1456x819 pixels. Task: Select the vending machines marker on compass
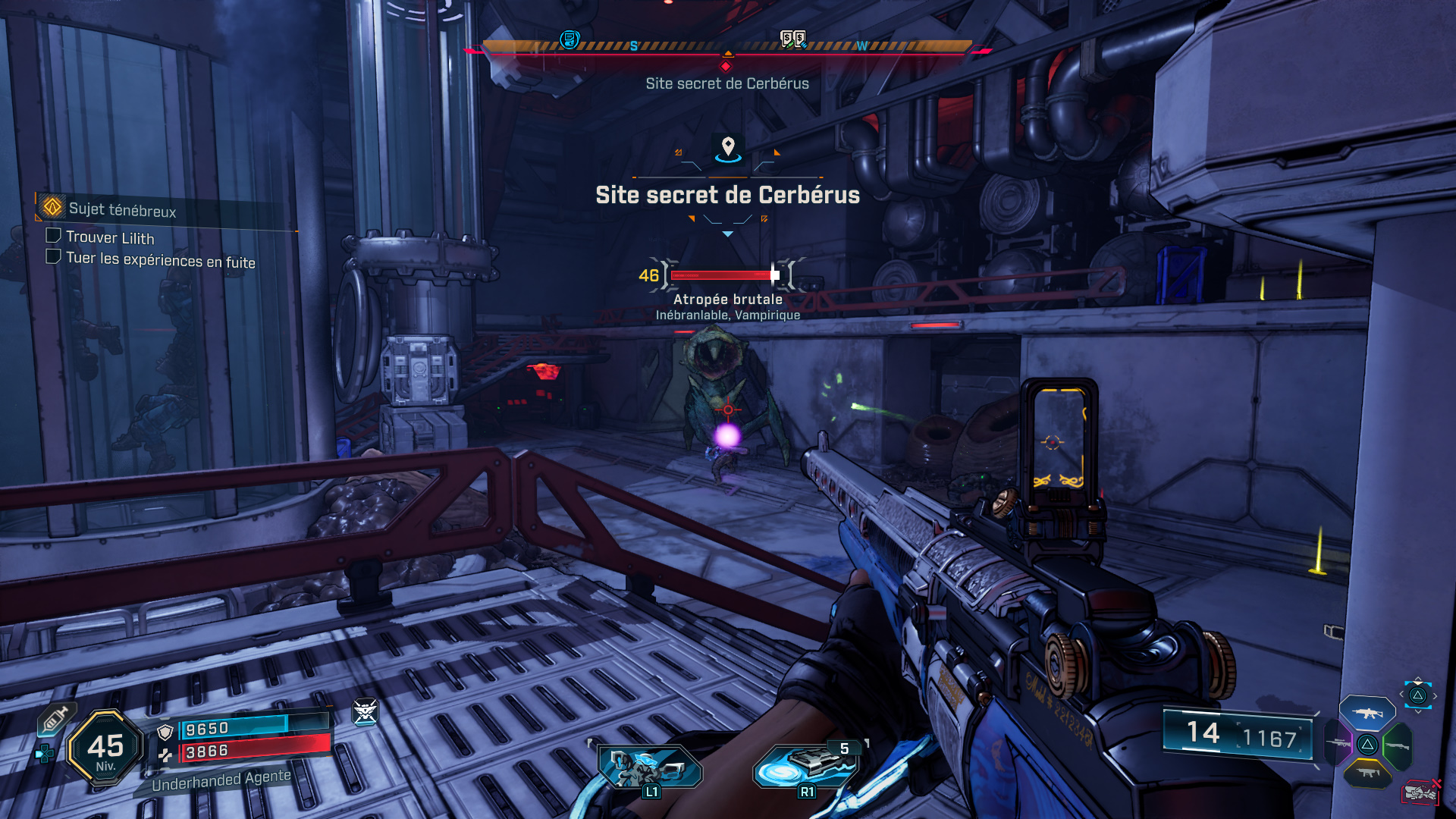click(793, 39)
